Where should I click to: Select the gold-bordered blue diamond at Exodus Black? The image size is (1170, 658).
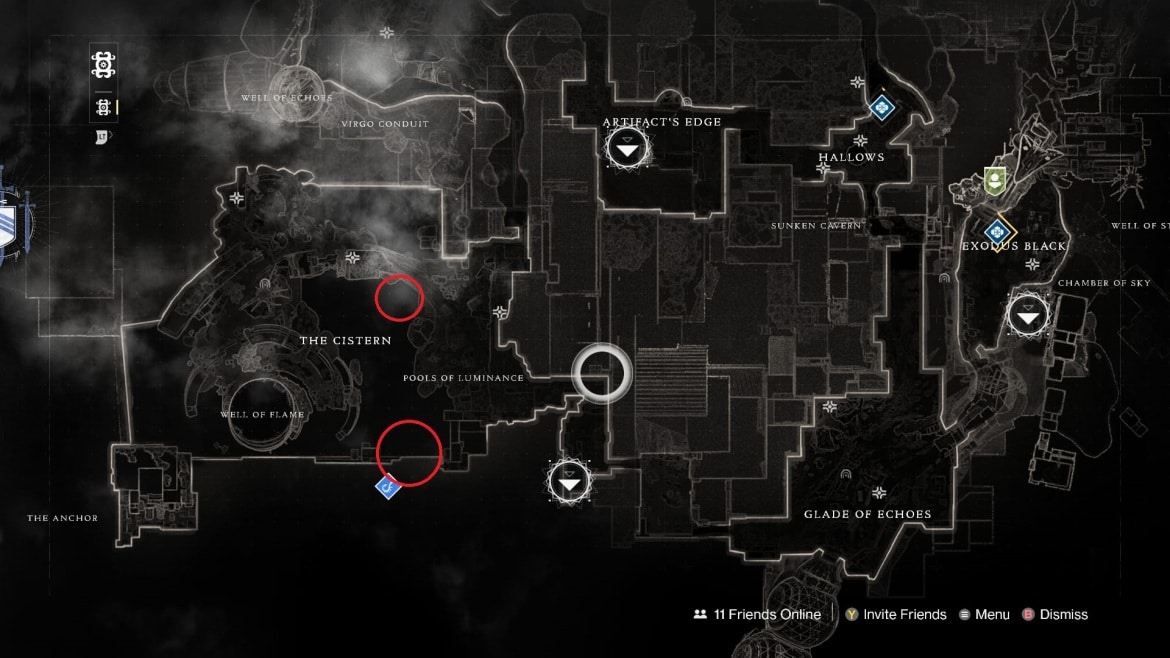tap(996, 233)
